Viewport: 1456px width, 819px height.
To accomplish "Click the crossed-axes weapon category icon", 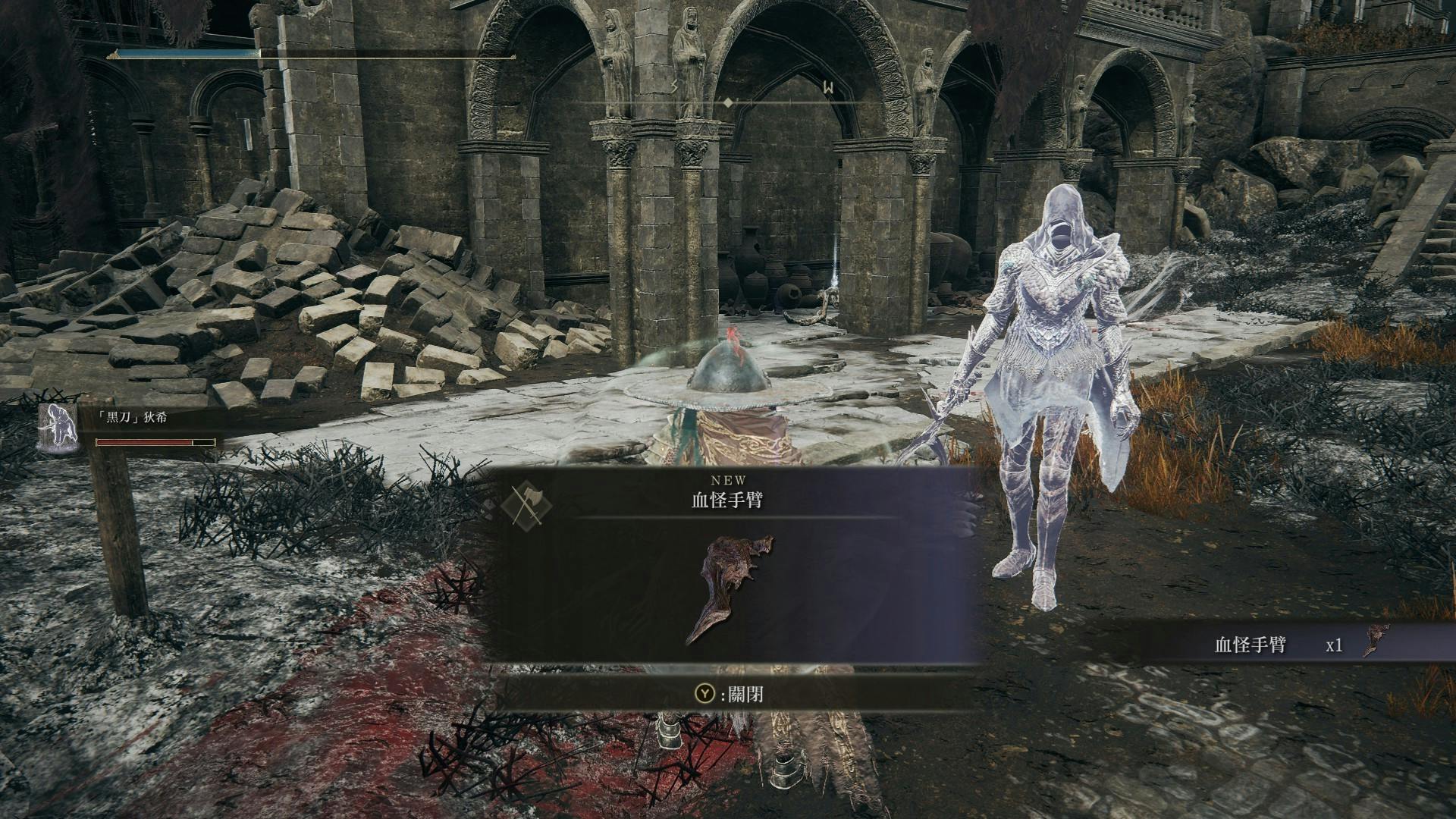I will click(525, 504).
